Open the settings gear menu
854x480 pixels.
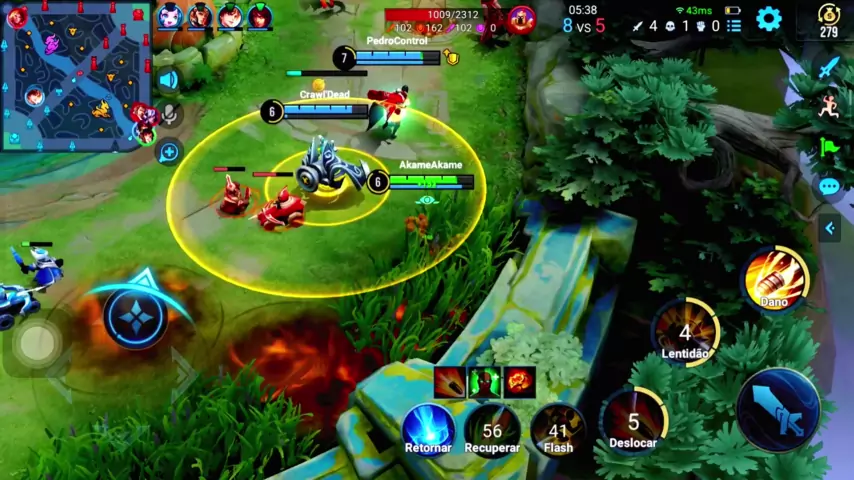[x=768, y=19]
